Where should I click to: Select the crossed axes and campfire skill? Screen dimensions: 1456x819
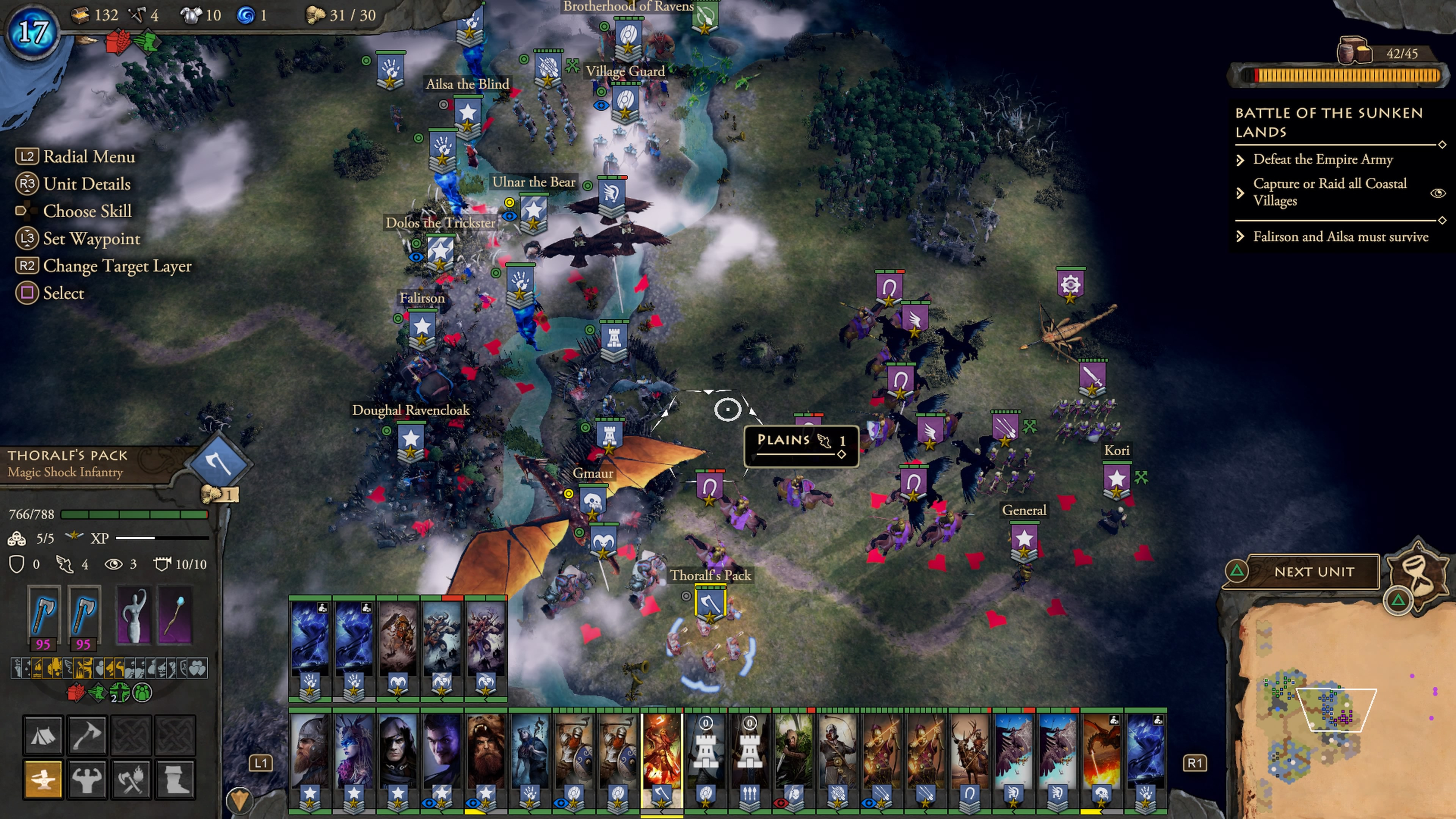(130, 779)
